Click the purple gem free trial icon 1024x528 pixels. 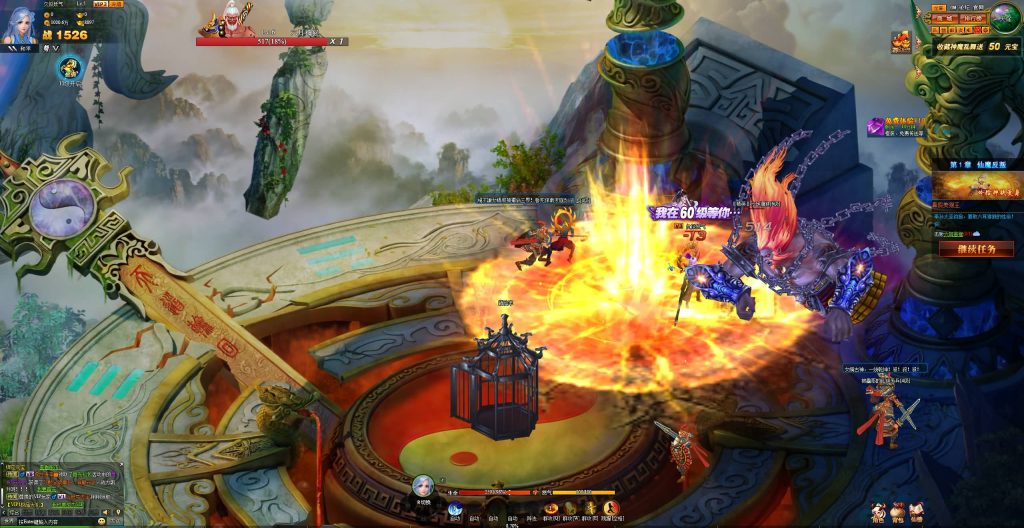point(874,124)
